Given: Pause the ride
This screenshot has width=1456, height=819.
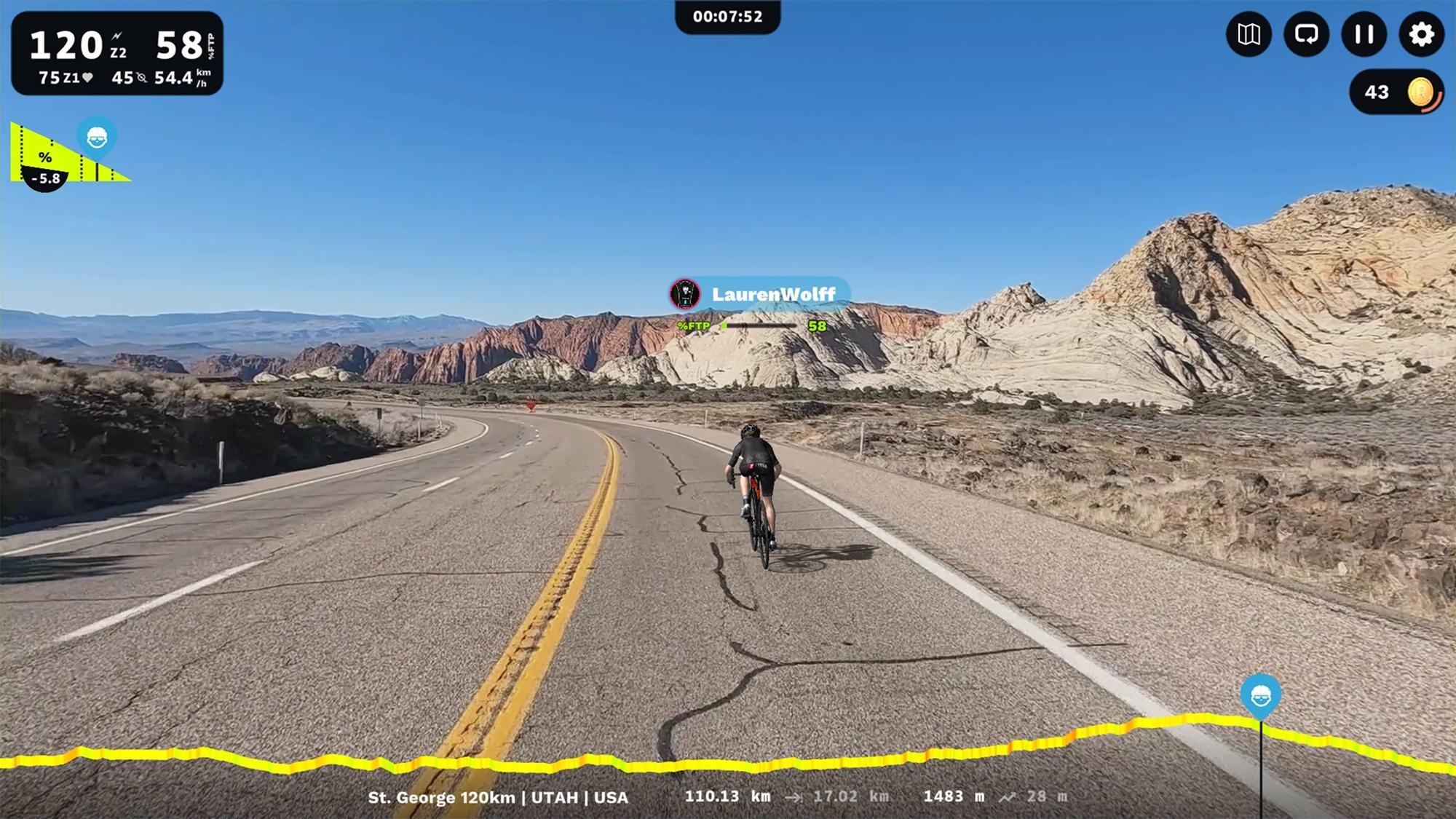Looking at the screenshot, I should [1364, 34].
